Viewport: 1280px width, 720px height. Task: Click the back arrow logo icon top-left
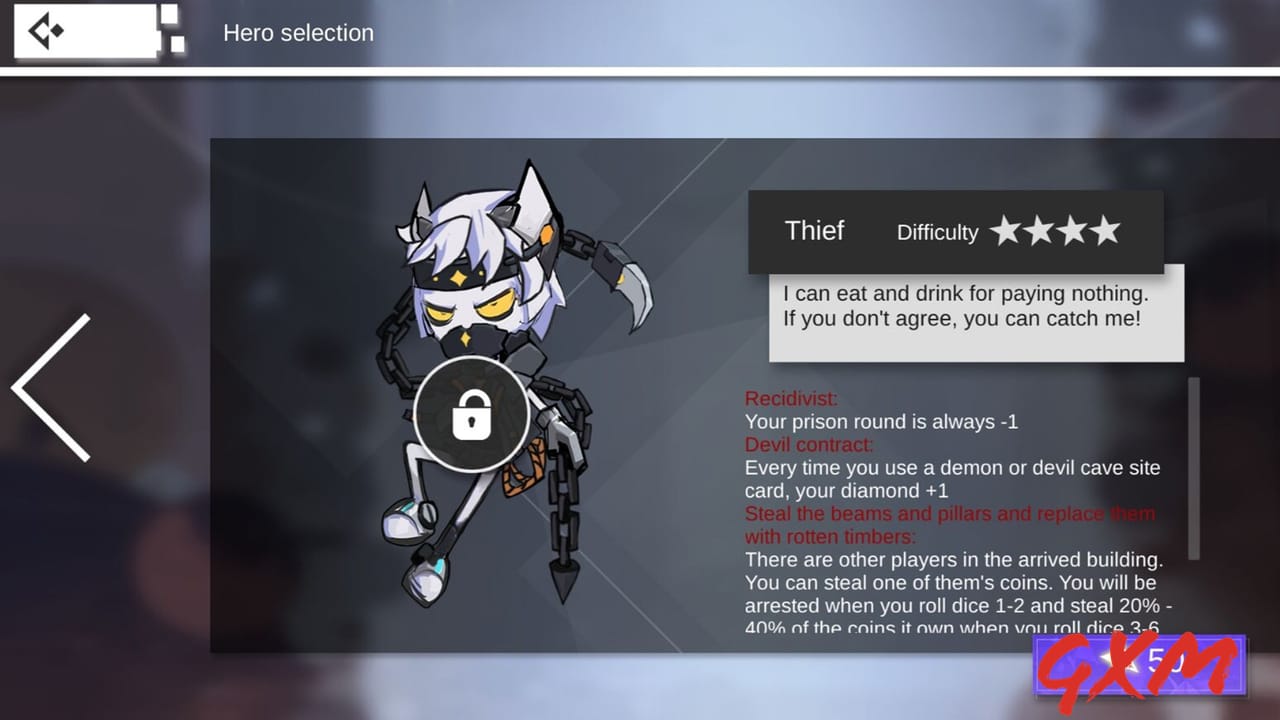[40, 30]
